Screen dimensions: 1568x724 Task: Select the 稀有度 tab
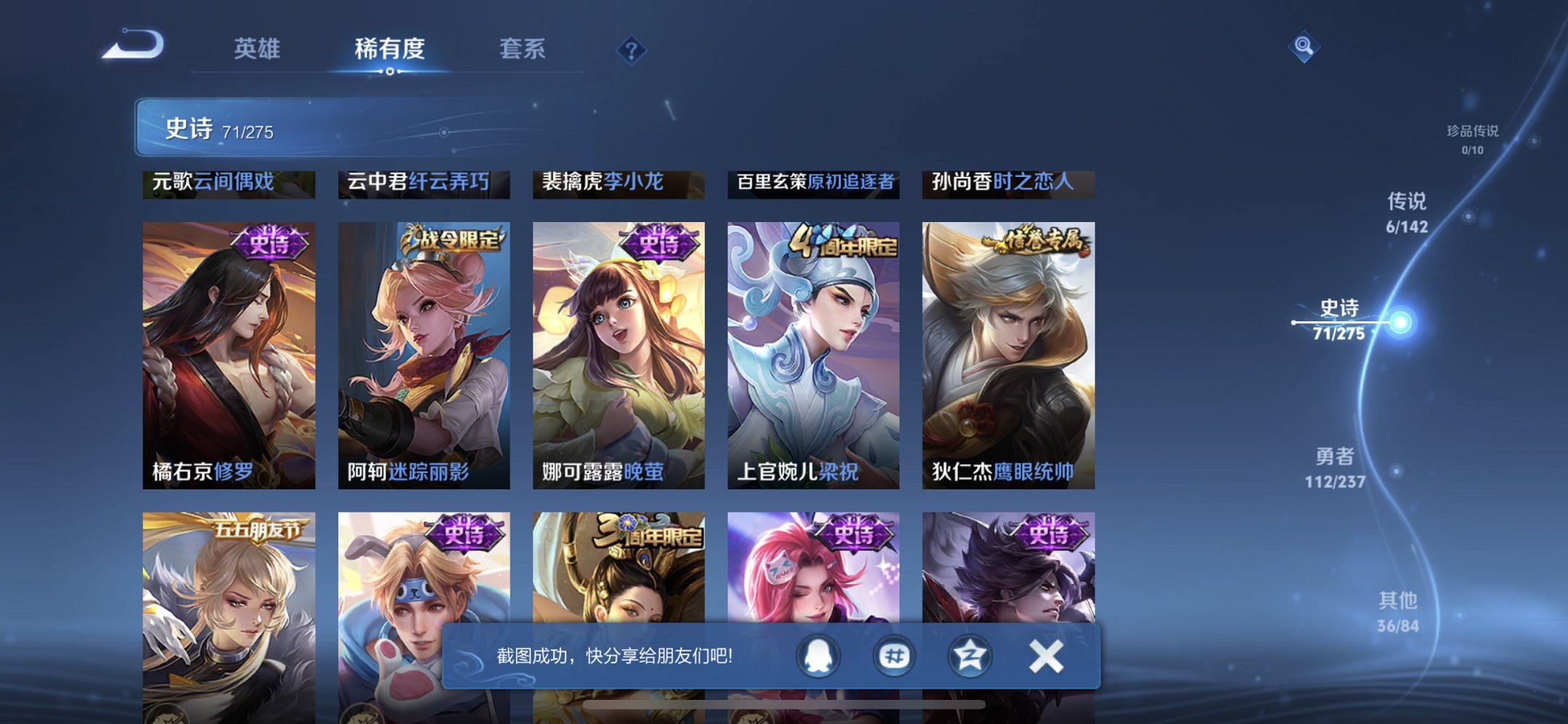391,49
